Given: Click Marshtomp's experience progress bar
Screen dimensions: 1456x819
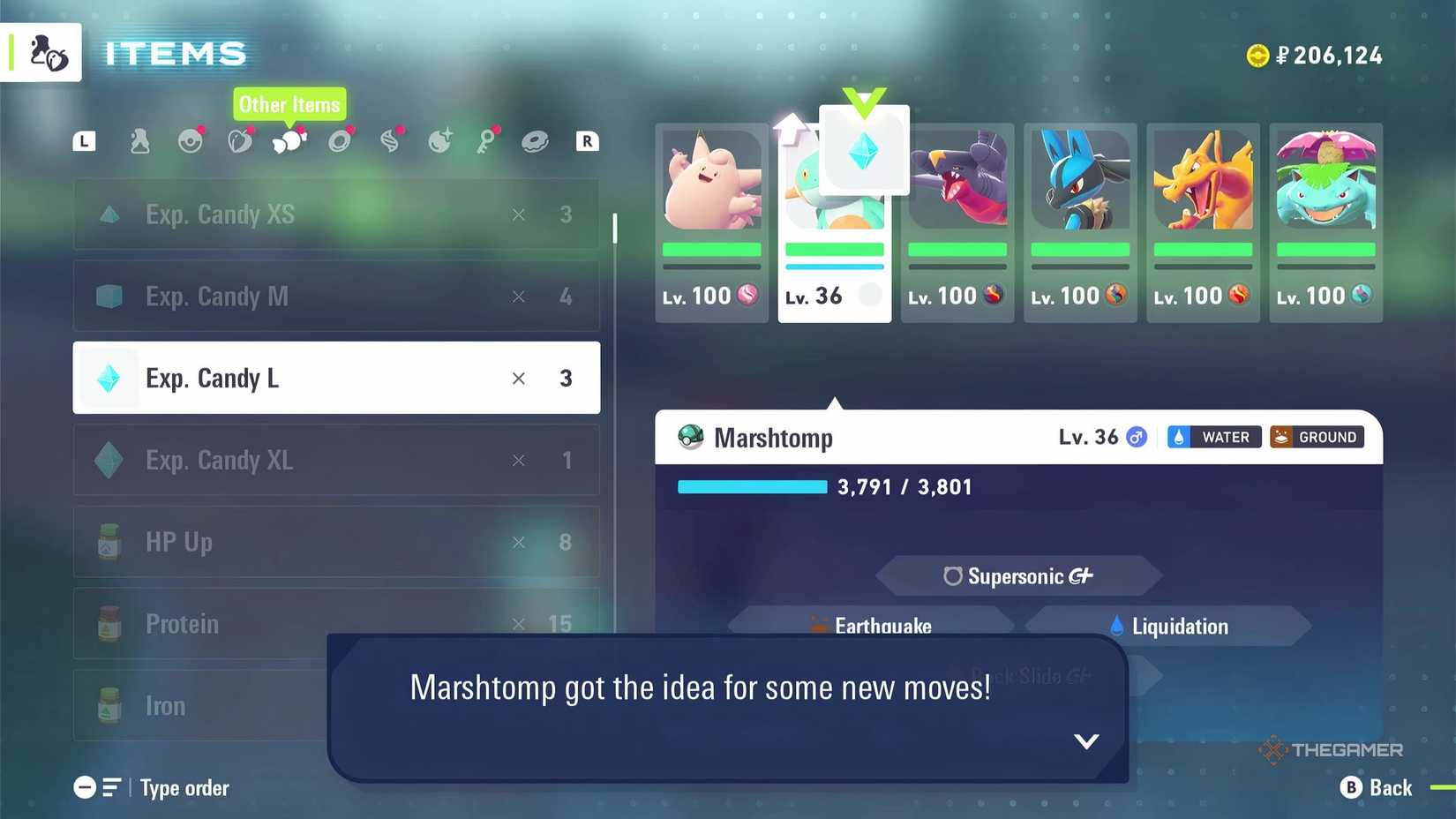Looking at the screenshot, I should point(752,486).
